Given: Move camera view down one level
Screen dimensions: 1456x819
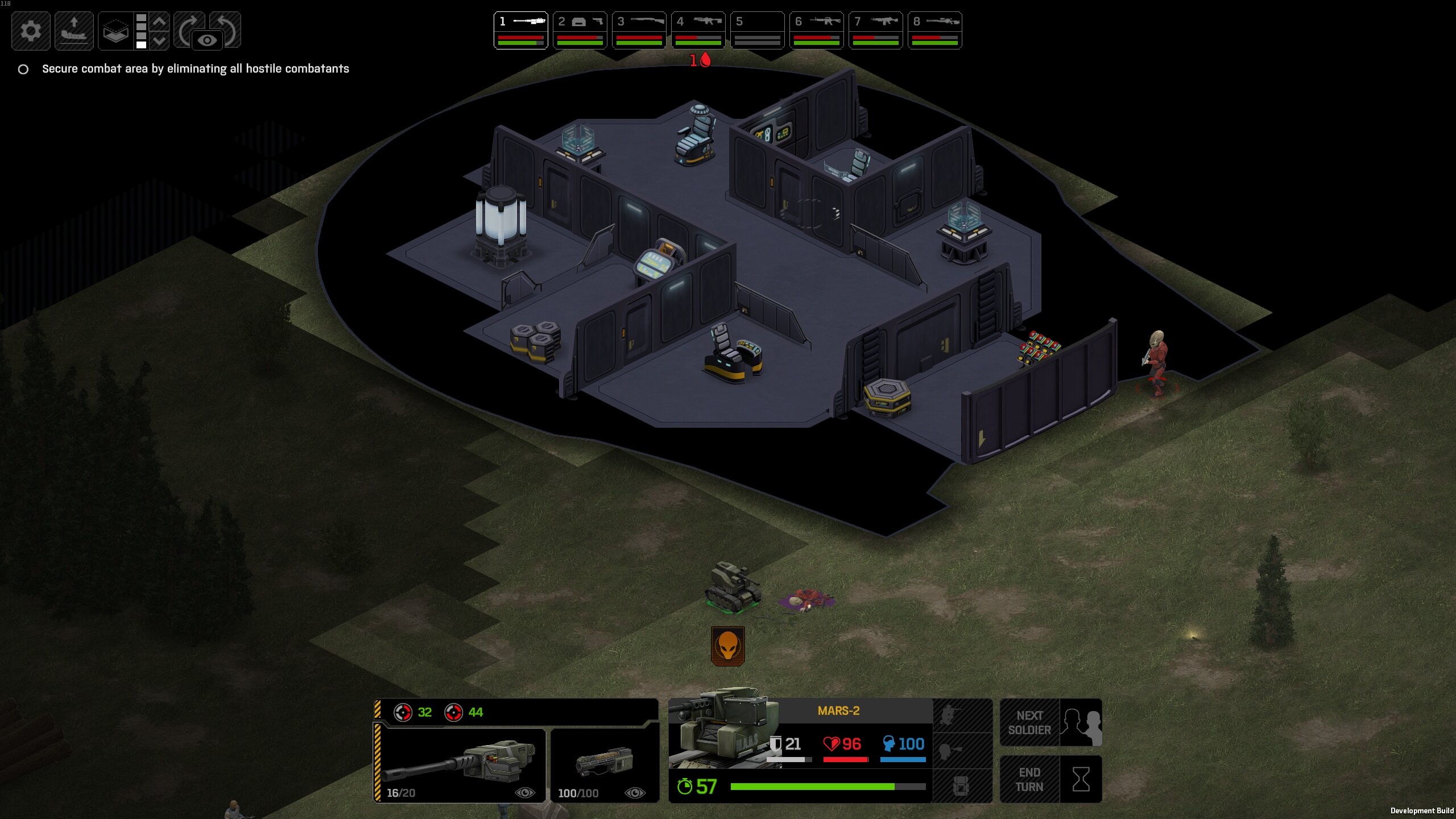Looking at the screenshot, I should (x=160, y=40).
